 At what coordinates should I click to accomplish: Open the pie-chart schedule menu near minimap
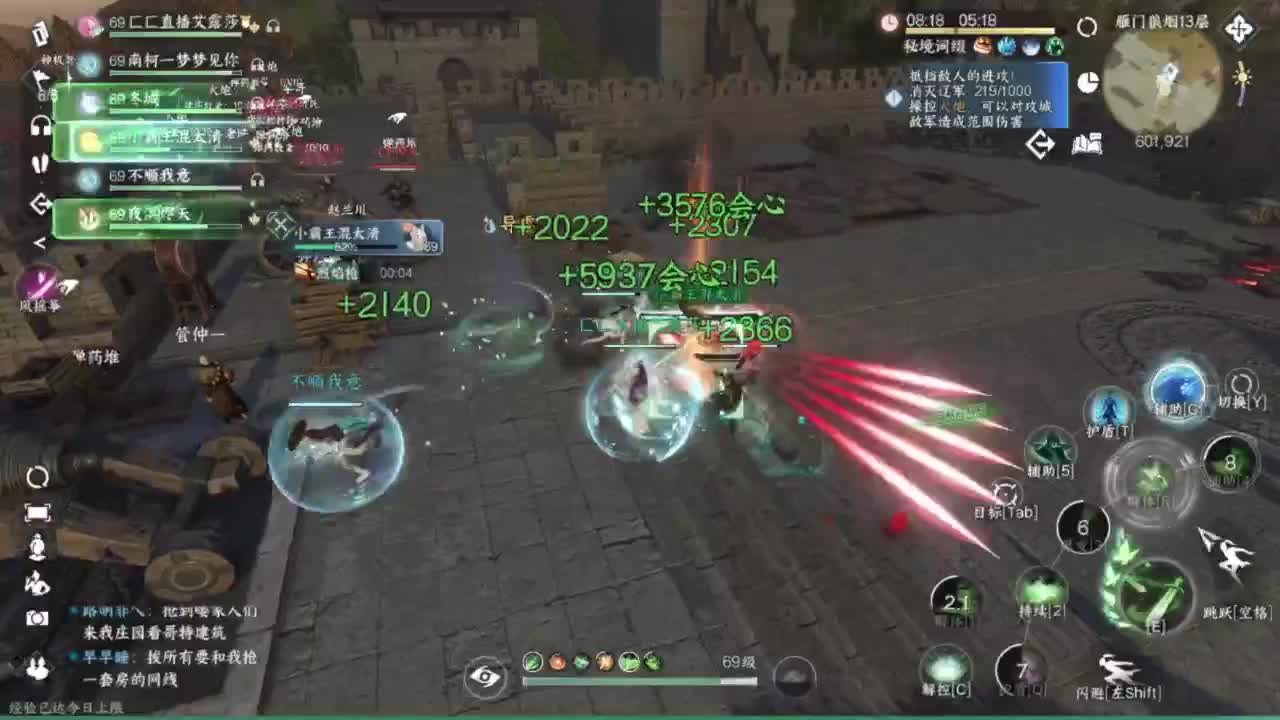(1087, 80)
